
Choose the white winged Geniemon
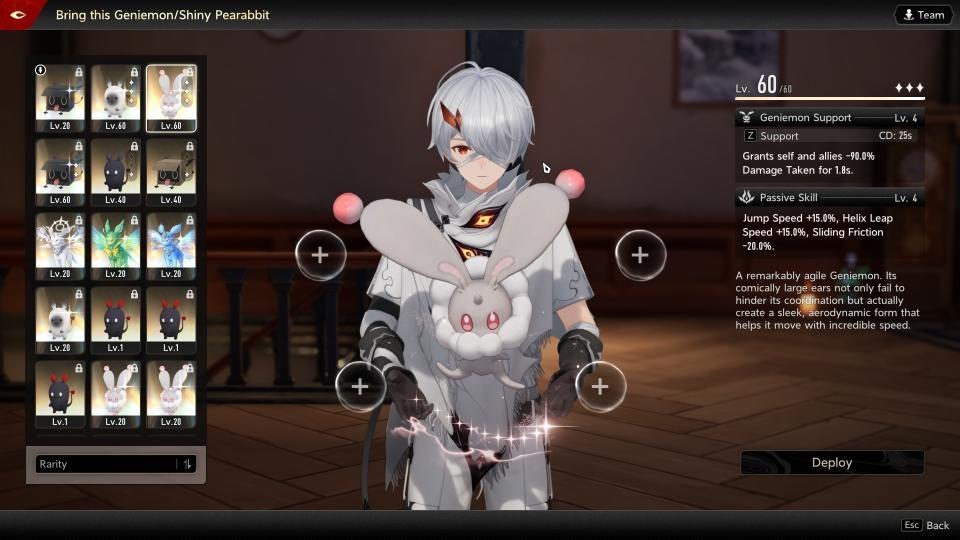click(60, 246)
